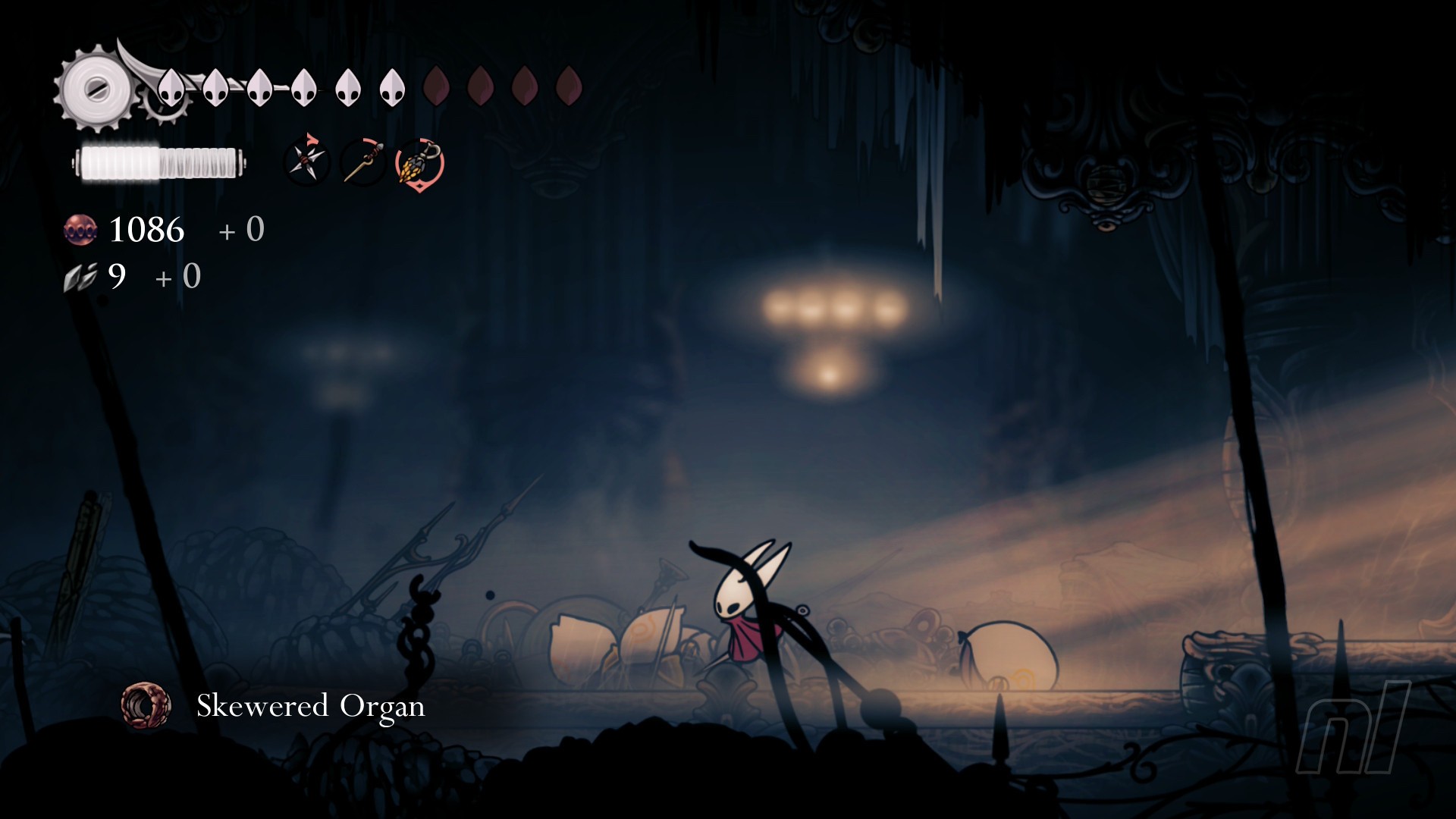Click the shell shards currency icon

(x=80, y=278)
